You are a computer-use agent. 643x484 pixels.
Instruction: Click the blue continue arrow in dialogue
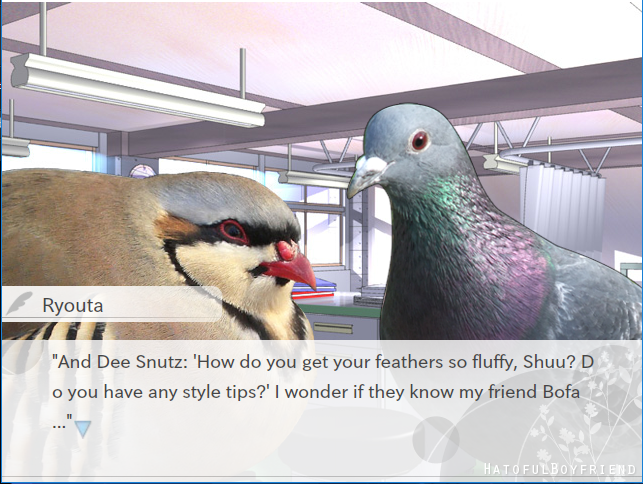(x=83, y=428)
